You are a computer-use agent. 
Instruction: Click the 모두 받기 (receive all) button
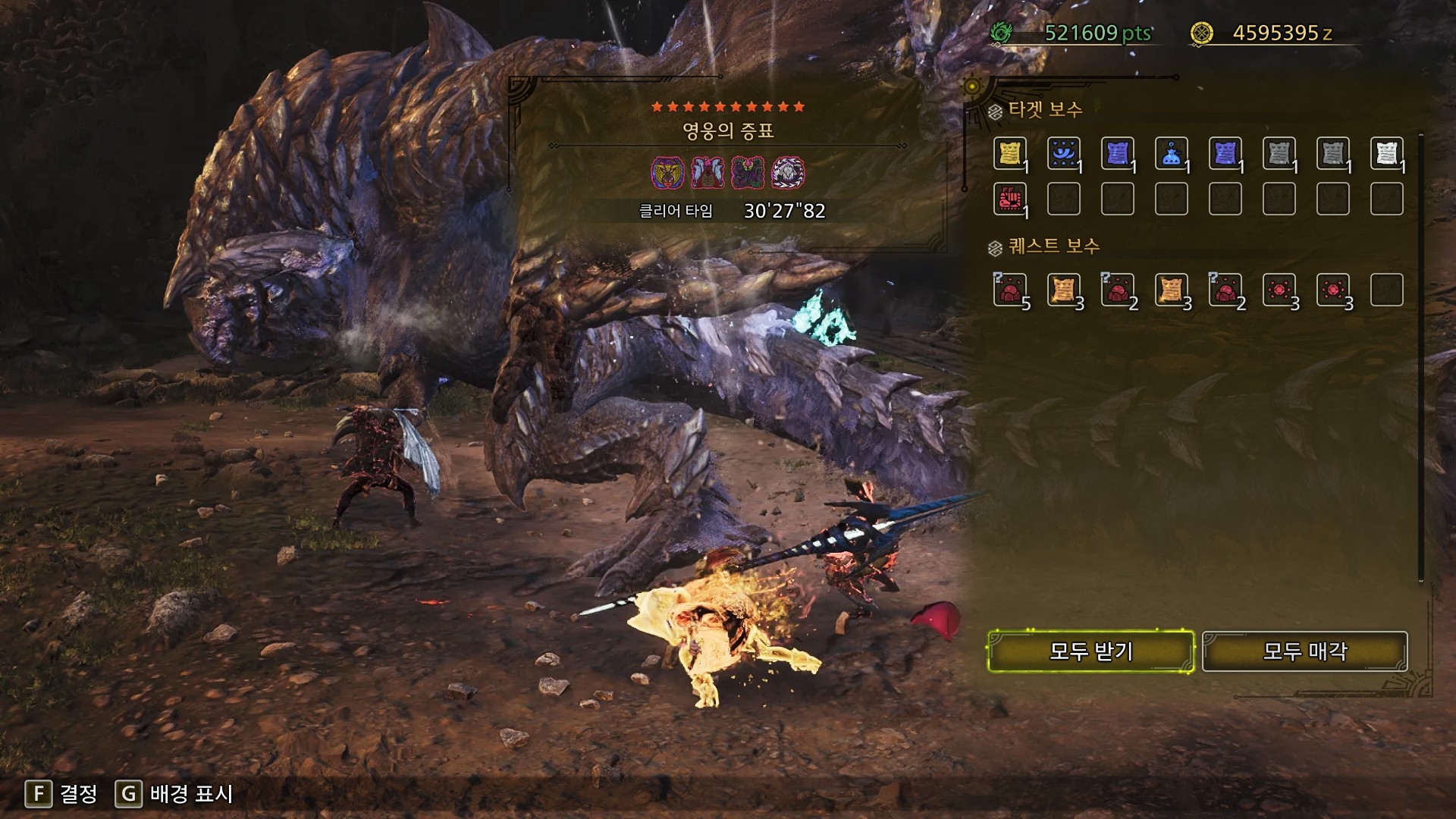pyautogui.click(x=1090, y=651)
